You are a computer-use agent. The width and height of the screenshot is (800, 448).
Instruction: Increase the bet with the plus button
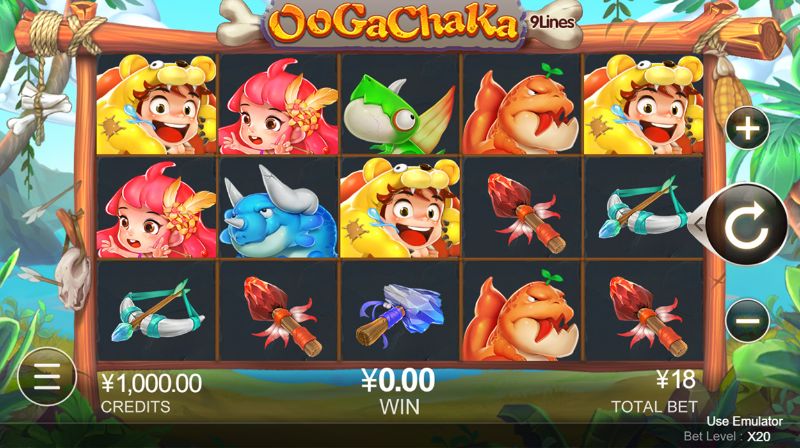(746, 128)
